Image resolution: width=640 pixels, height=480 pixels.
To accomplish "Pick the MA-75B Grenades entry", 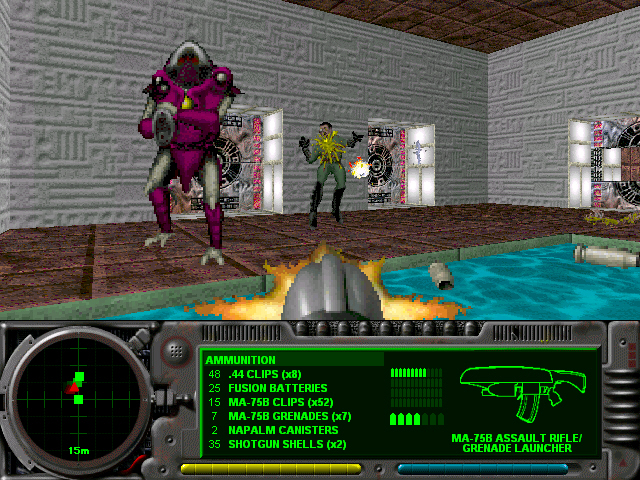I will tap(289, 416).
